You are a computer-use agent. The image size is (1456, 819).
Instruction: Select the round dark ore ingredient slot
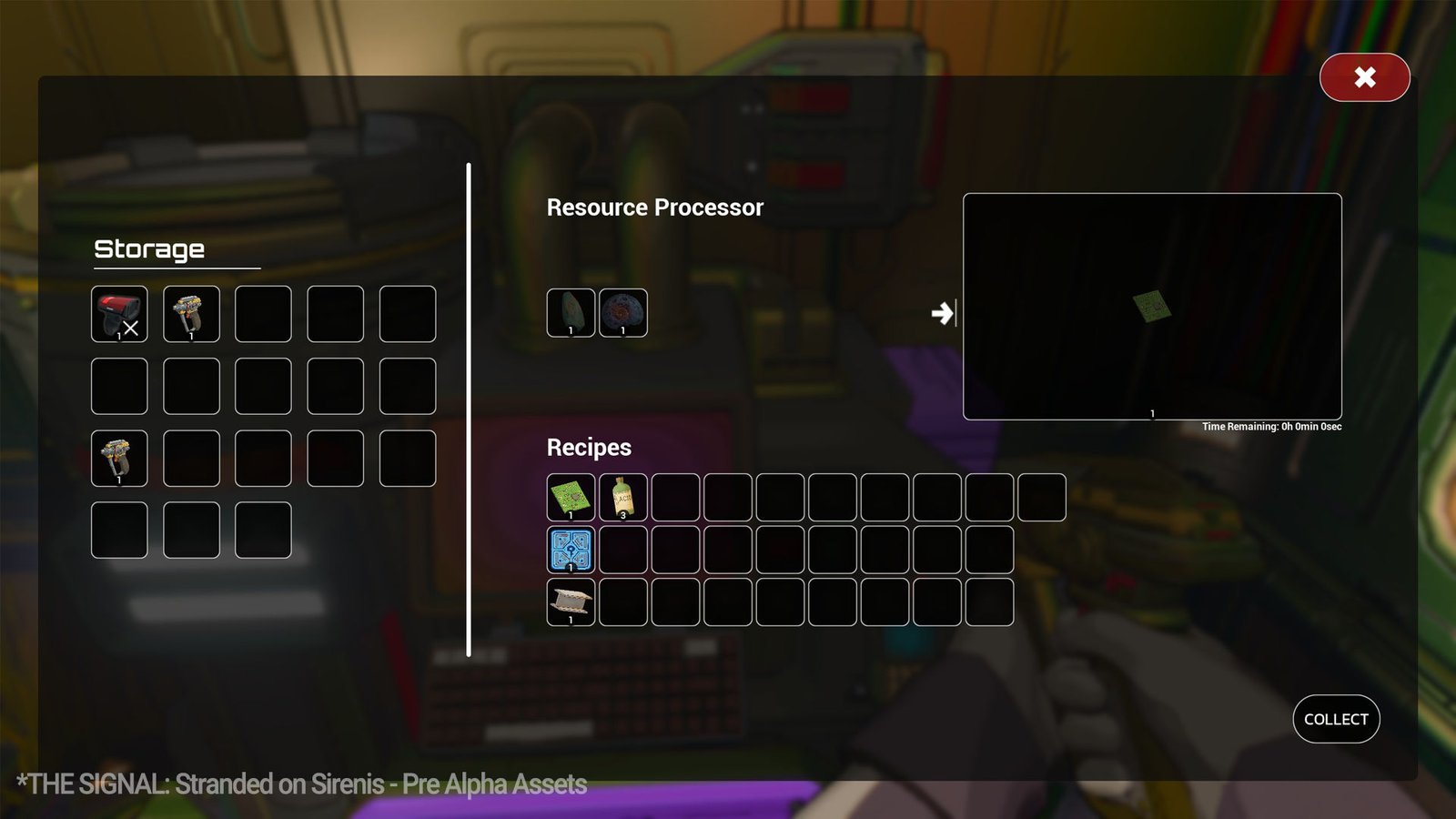(623, 313)
